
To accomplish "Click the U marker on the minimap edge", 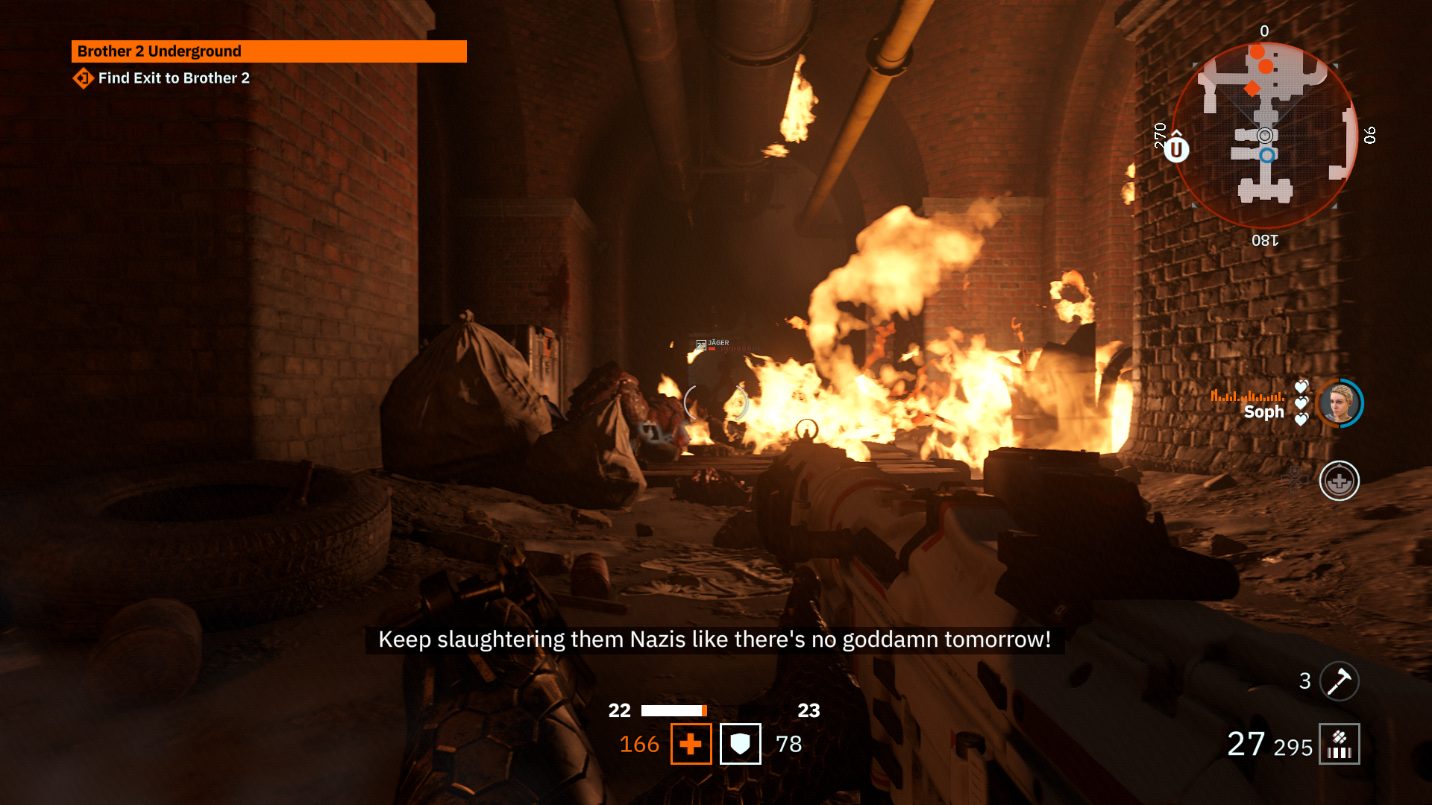I will 1177,150.
